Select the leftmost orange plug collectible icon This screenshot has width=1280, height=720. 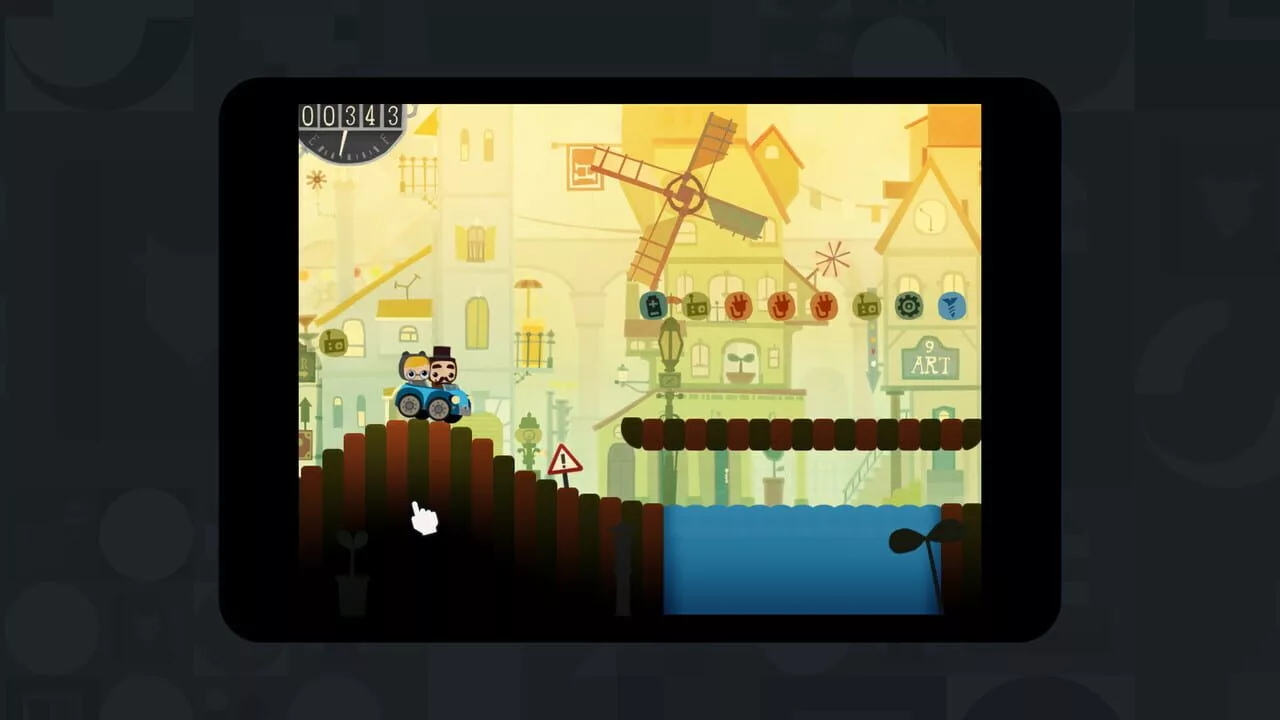coord(738,307)
